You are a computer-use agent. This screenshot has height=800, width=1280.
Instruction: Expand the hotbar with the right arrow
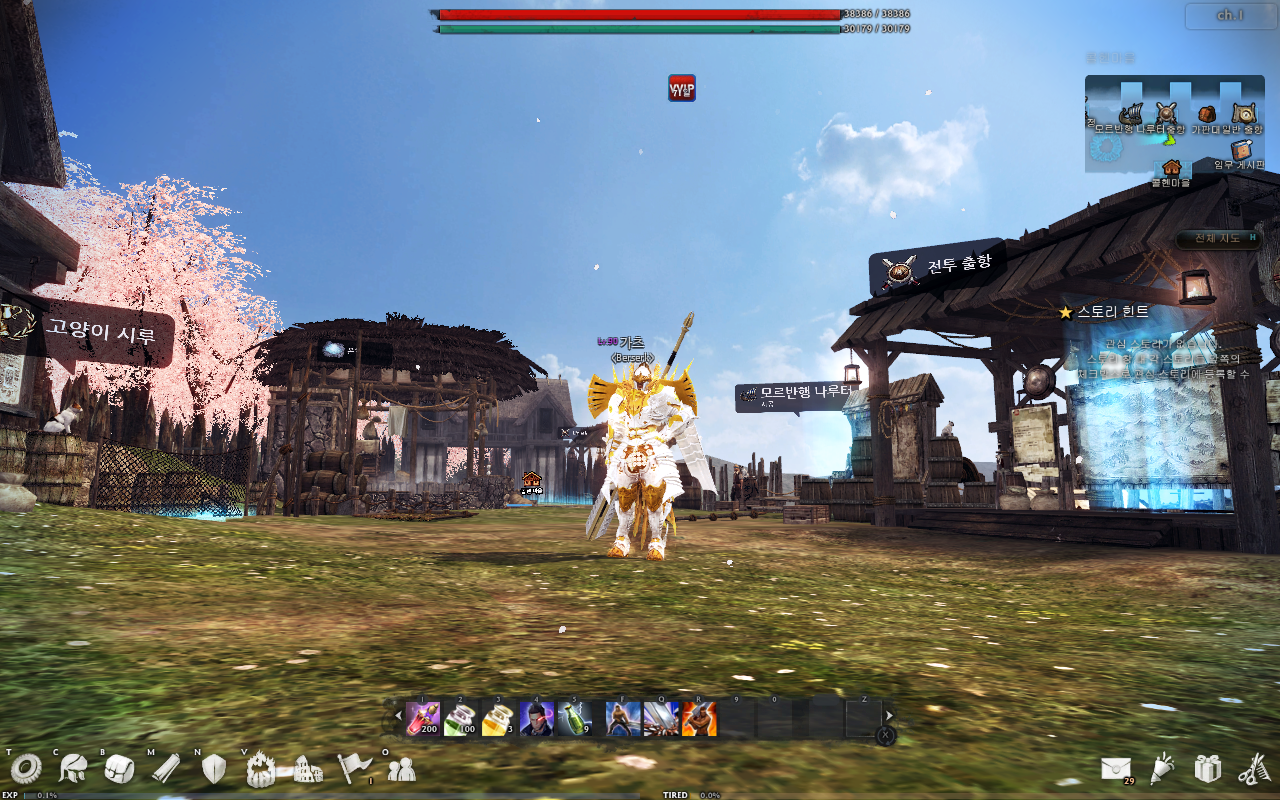click(889, 716)
